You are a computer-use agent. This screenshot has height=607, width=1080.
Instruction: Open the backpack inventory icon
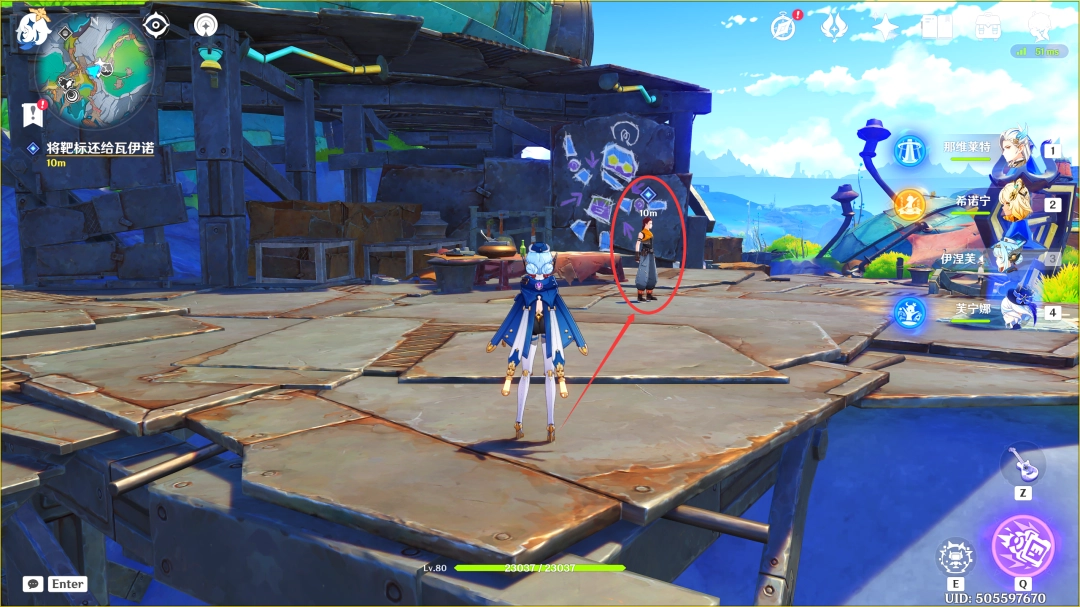click(x=988, y=27)
